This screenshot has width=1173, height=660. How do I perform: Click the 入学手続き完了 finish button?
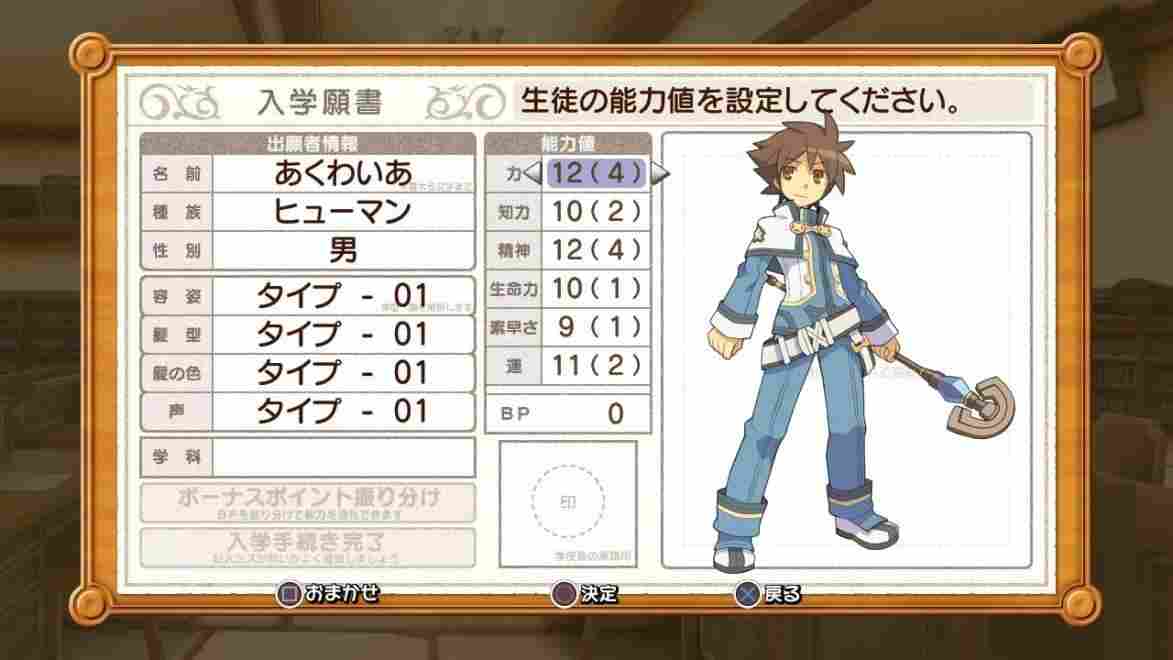coord(308,546)
